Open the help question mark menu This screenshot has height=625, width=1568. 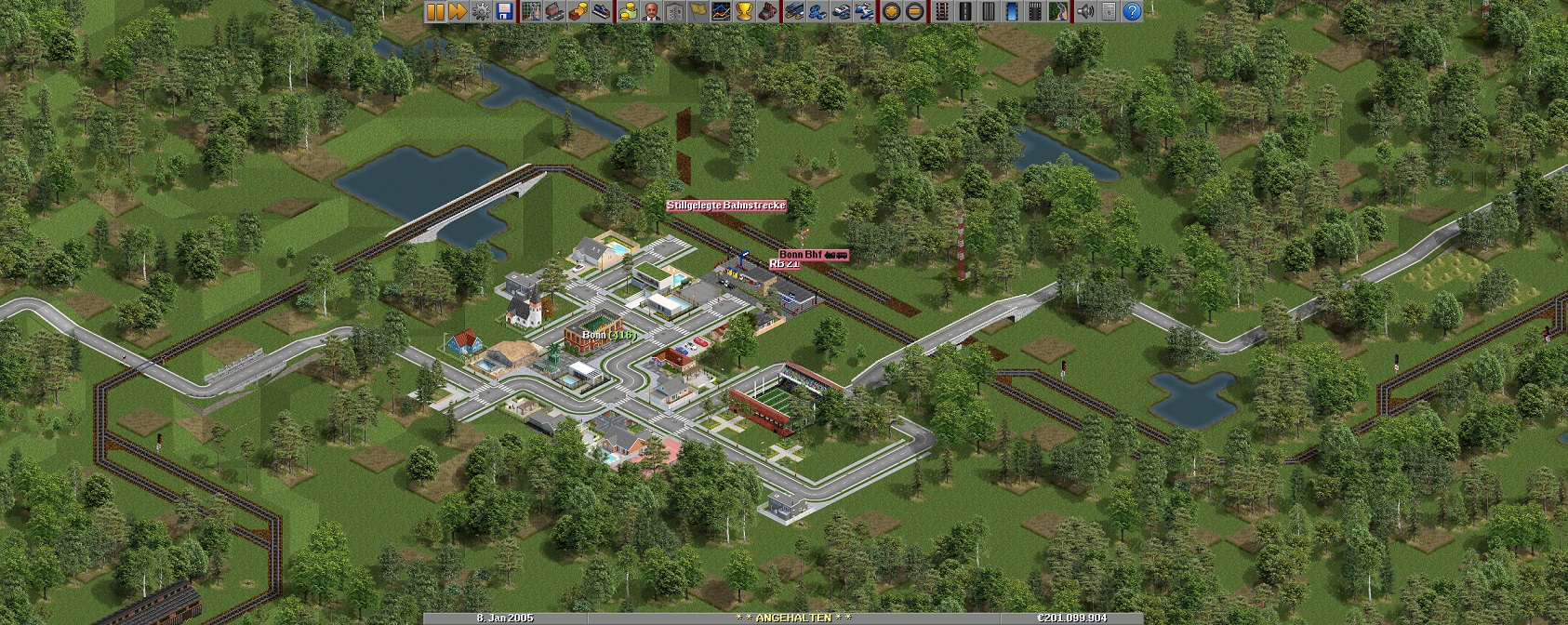1132,11
